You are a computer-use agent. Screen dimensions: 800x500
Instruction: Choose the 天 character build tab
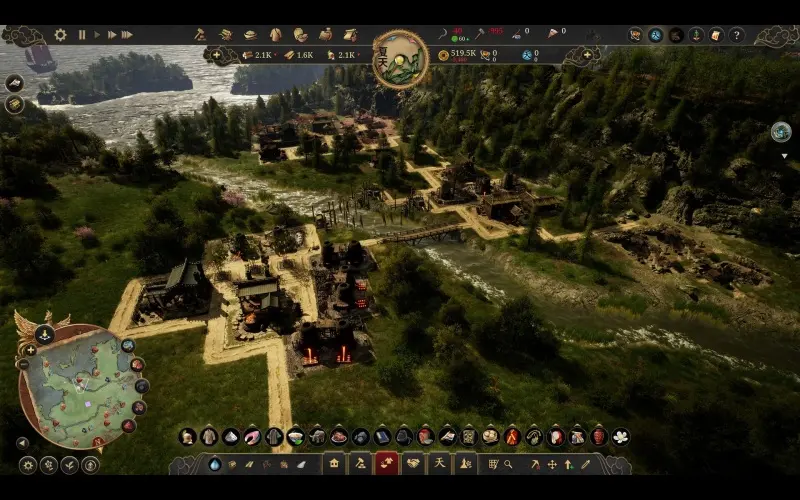click(x=438, y=463)
